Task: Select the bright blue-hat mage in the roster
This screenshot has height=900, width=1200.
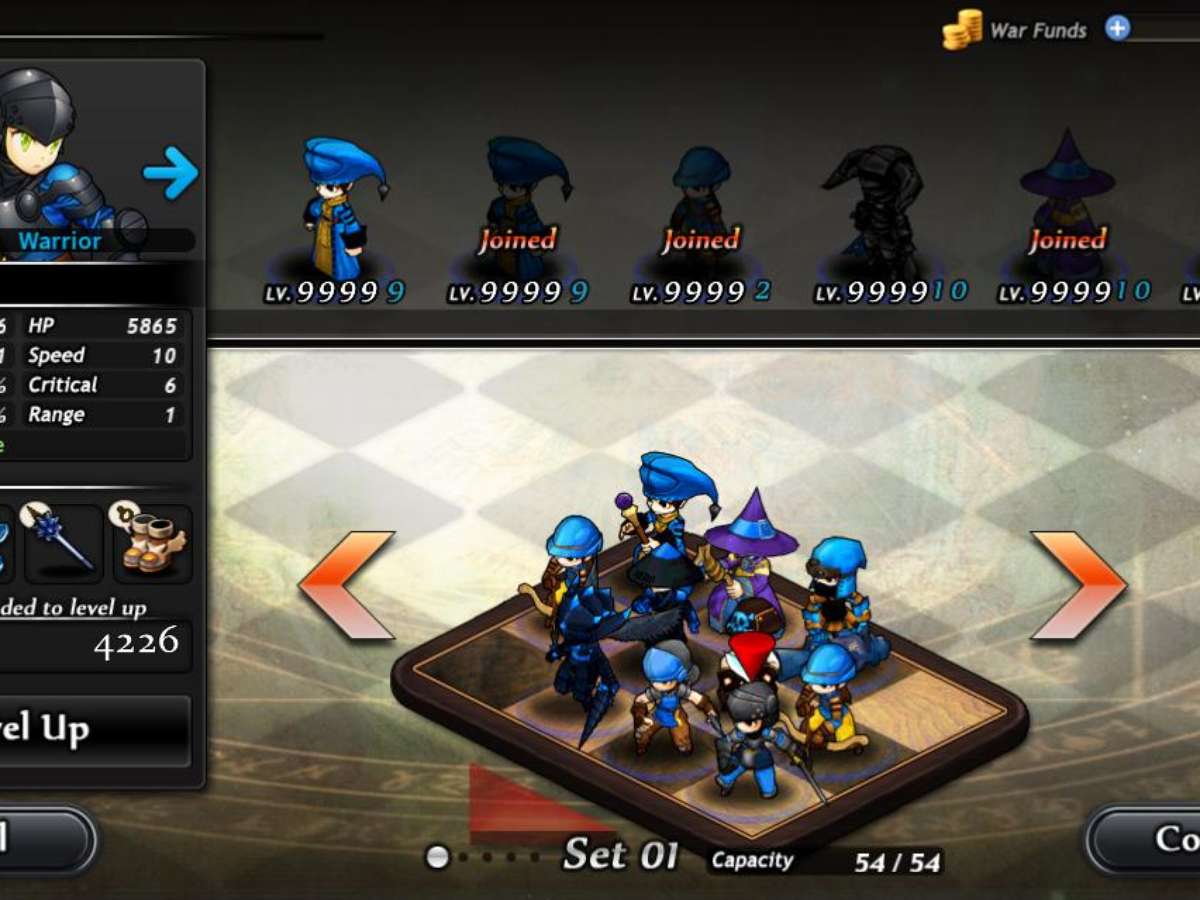Action: pos(342,210)
